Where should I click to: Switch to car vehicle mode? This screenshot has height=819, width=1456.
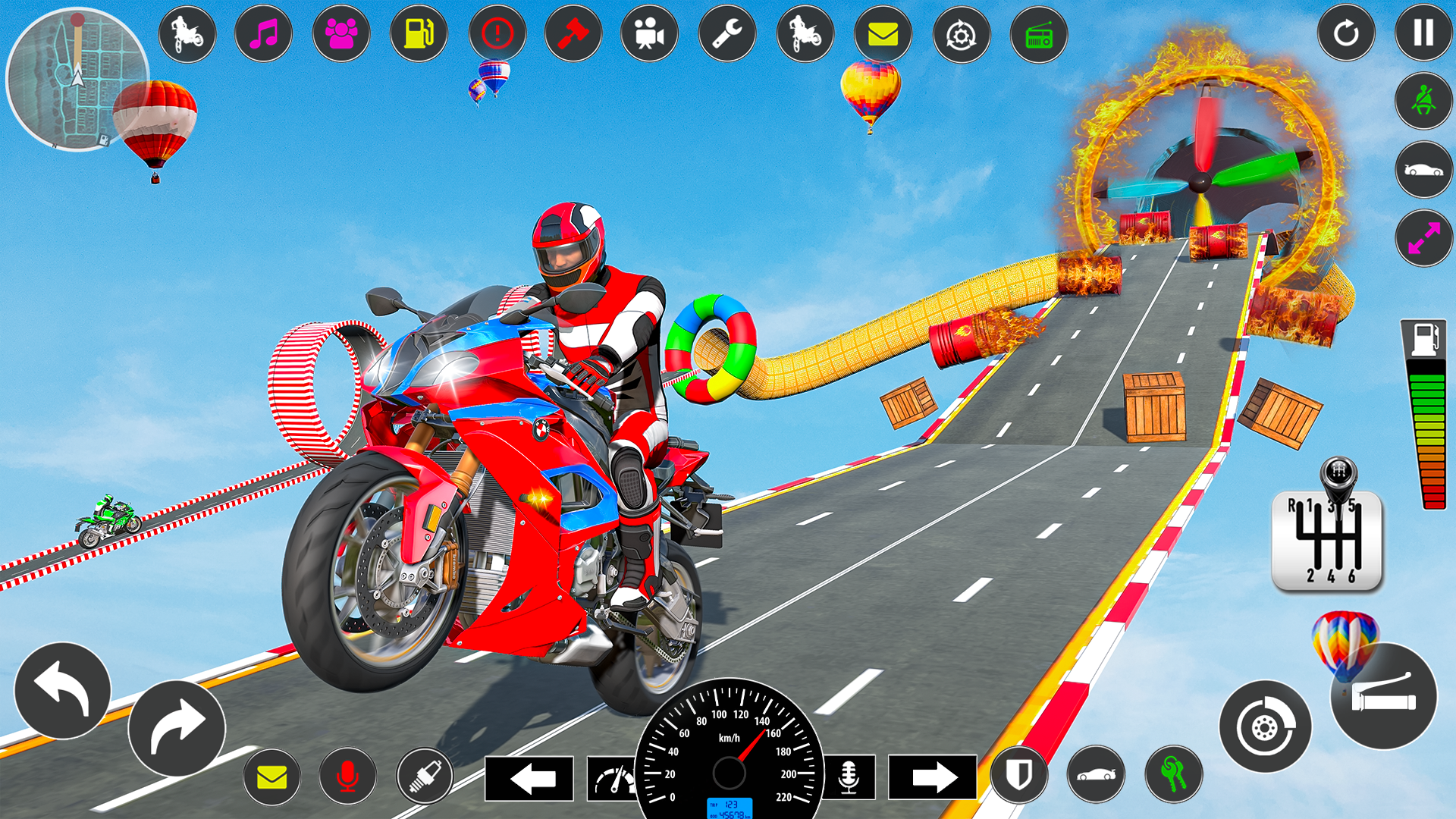[1423, 169]
